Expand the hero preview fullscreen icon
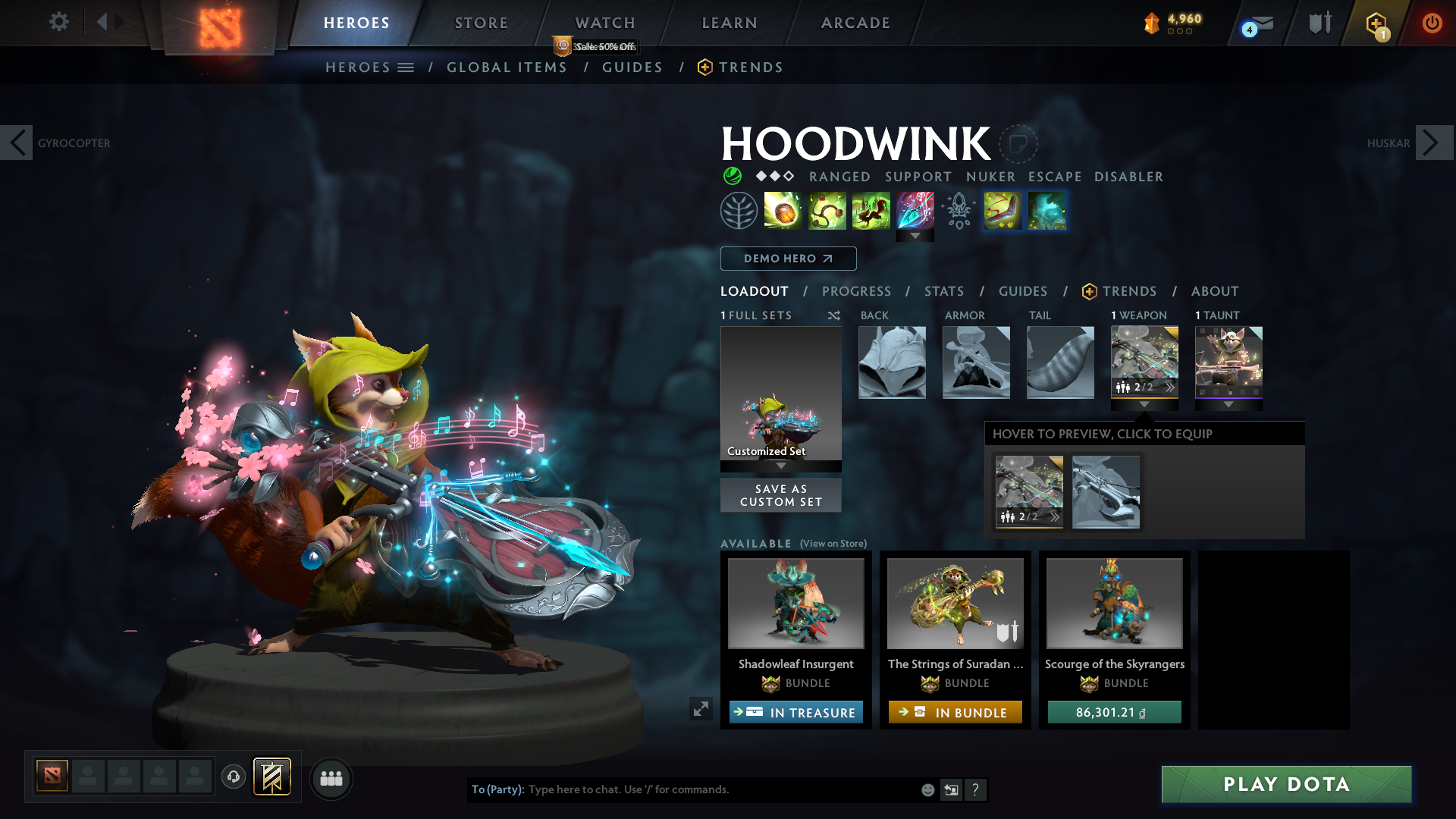The width and height of the screenshot is (1456, 819). (701, 710)
